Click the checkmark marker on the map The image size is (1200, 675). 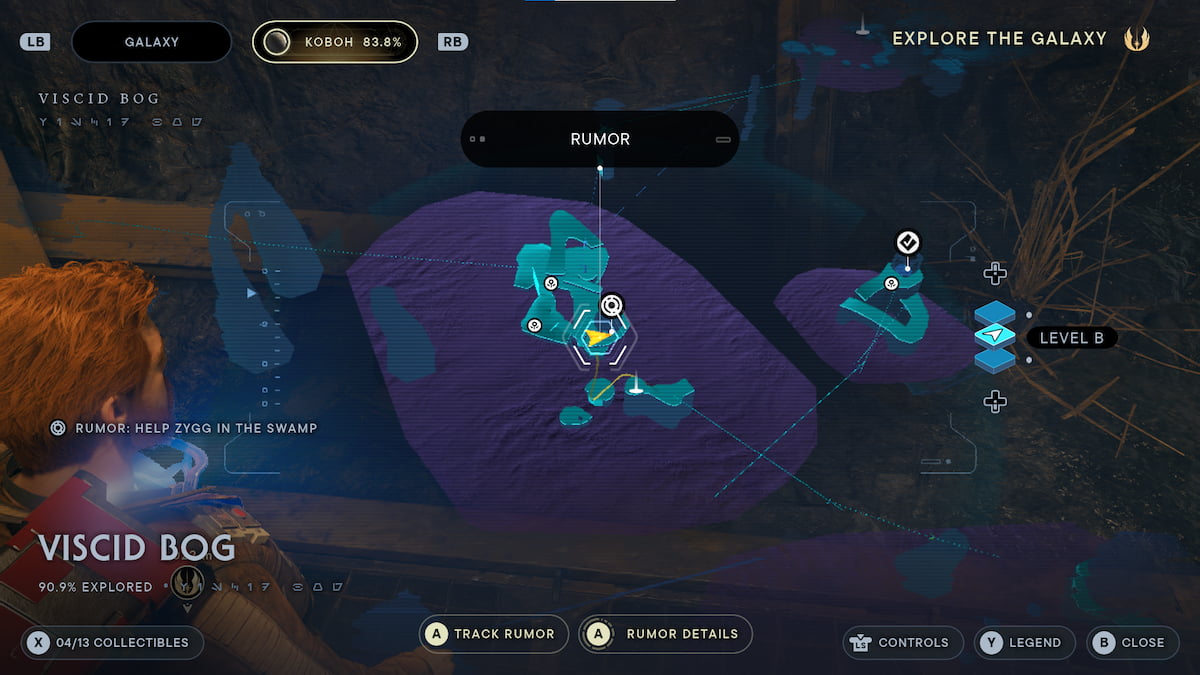(x=907, y=242)
